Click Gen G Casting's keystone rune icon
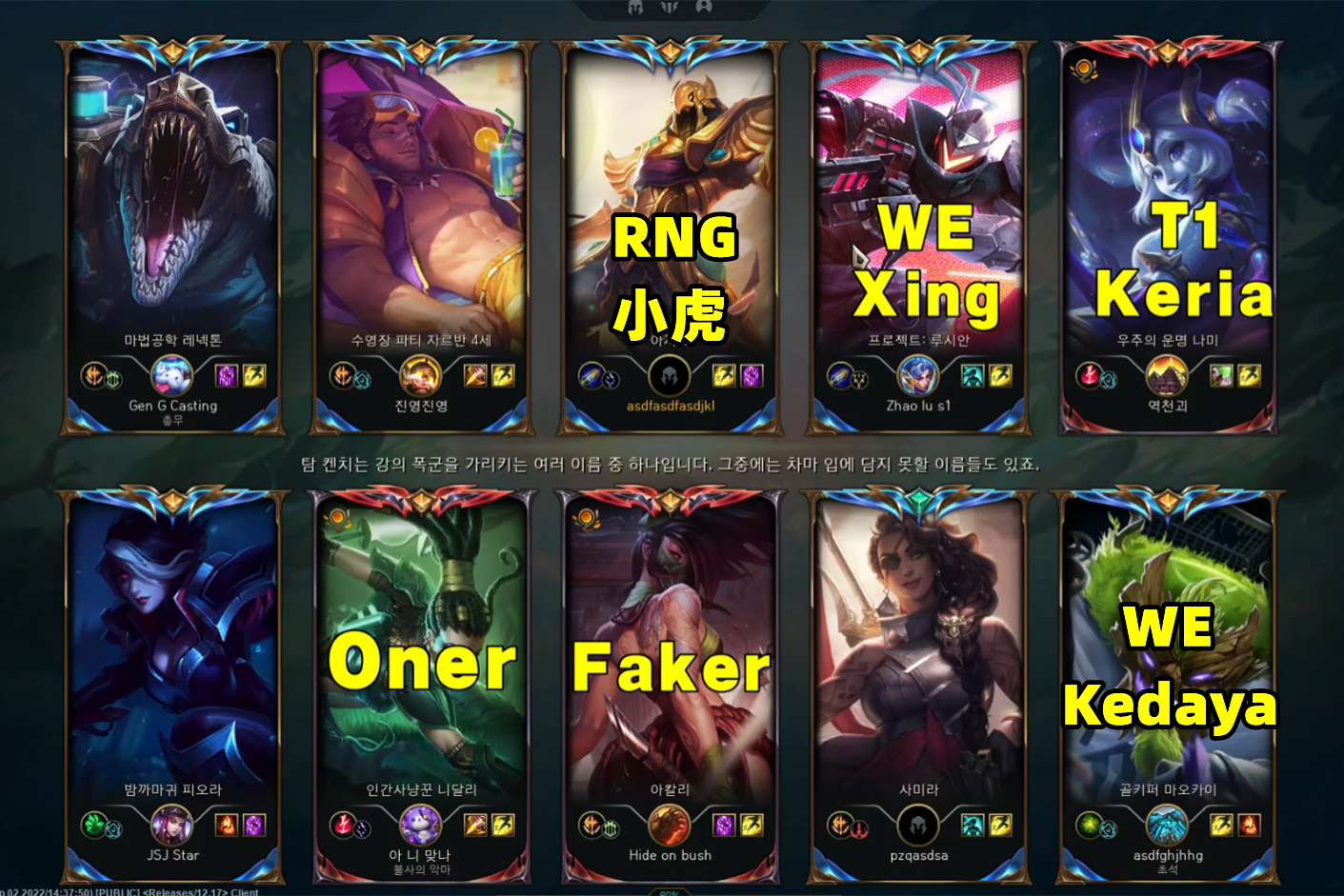Viewport: 1344px width, 896px height. tap(92, 375)
